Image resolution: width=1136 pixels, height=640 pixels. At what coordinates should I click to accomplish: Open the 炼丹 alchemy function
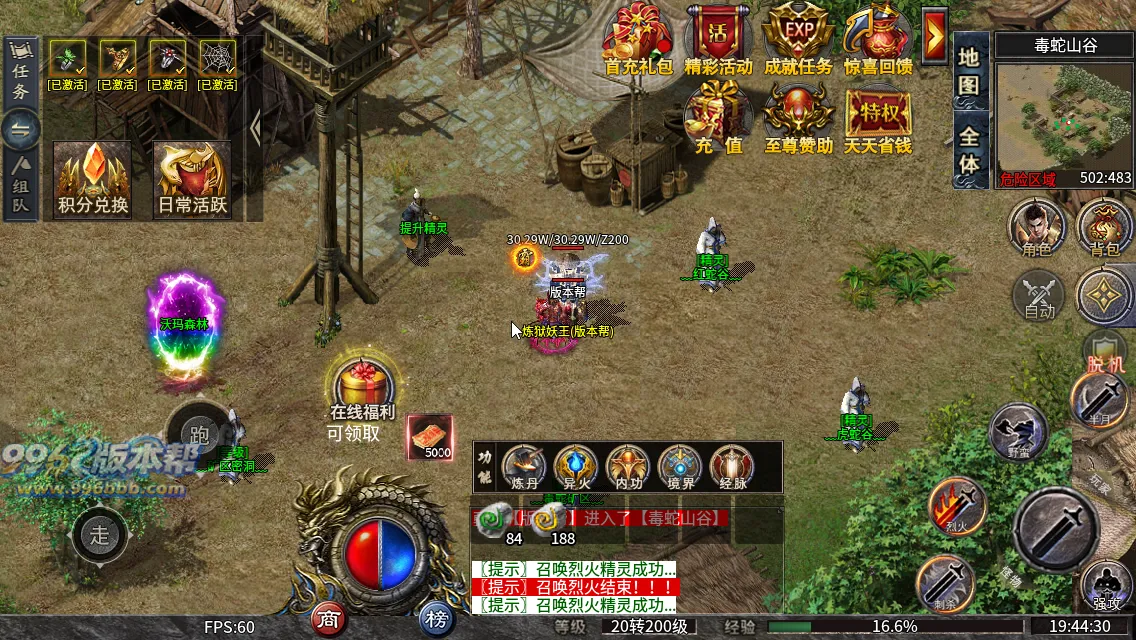(x=525, y=467)
